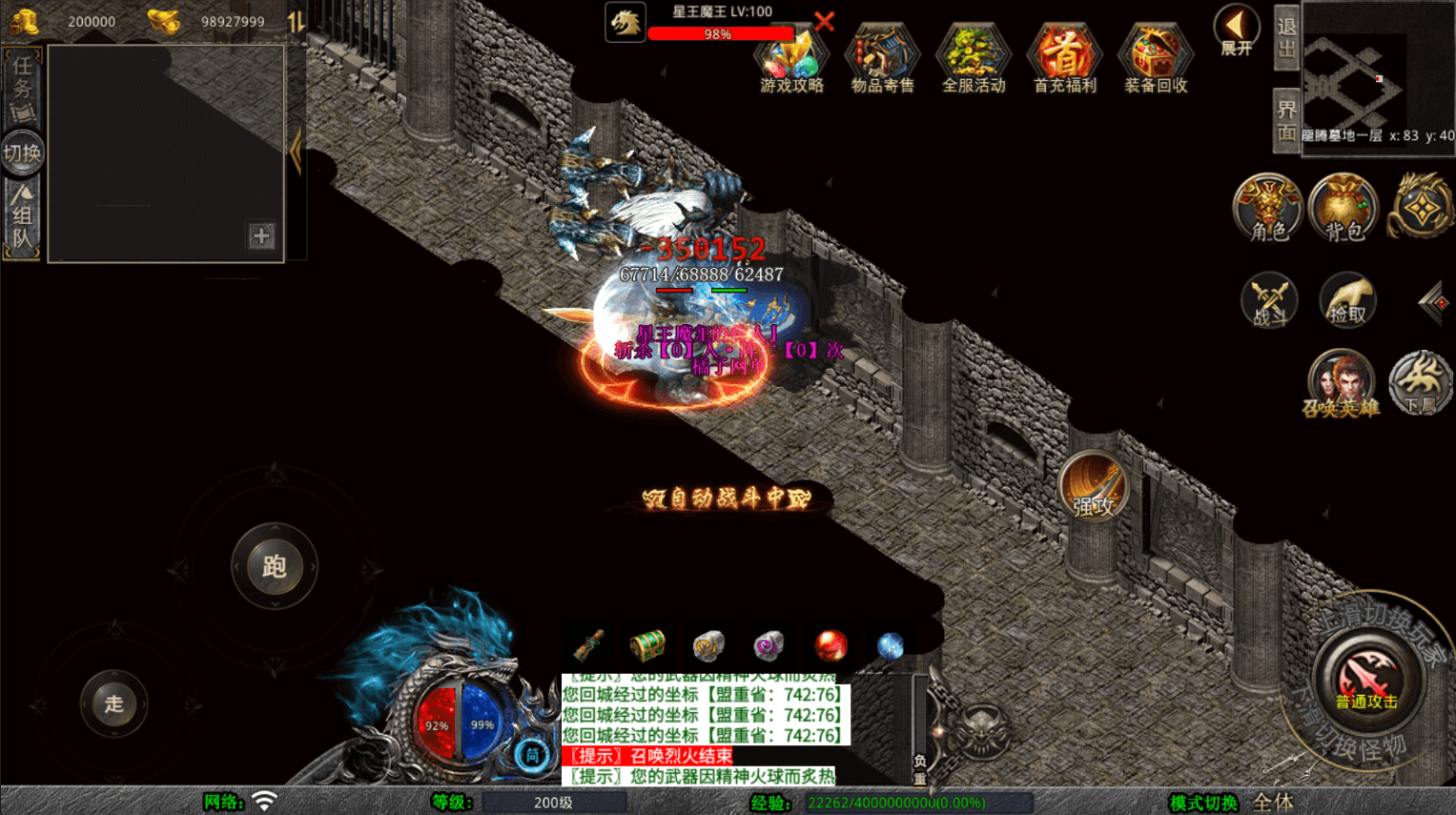Click the 退出 exit button
Image resolution: width=1456 pixels, height=815 pixels.
tap(1286, 38)
